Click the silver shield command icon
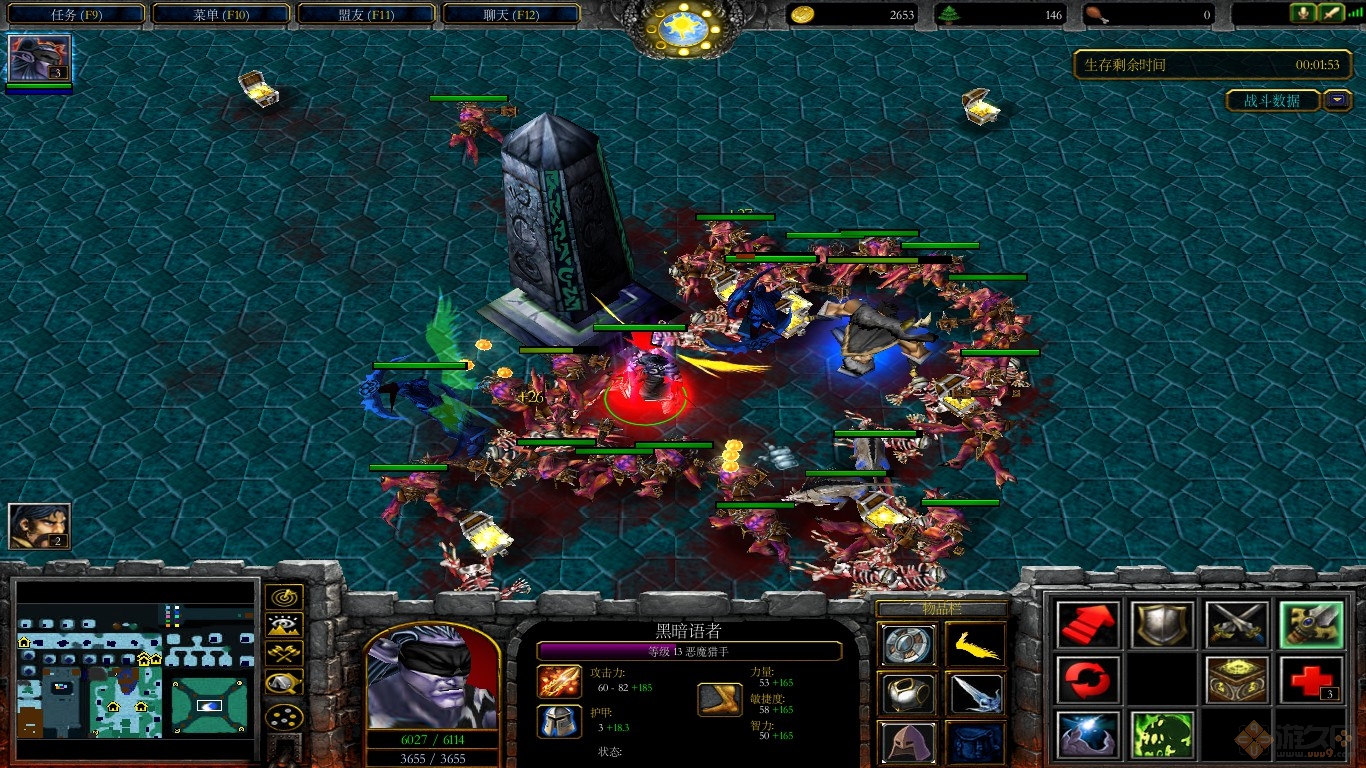The image size is (1366, 768). [1161, 624]
